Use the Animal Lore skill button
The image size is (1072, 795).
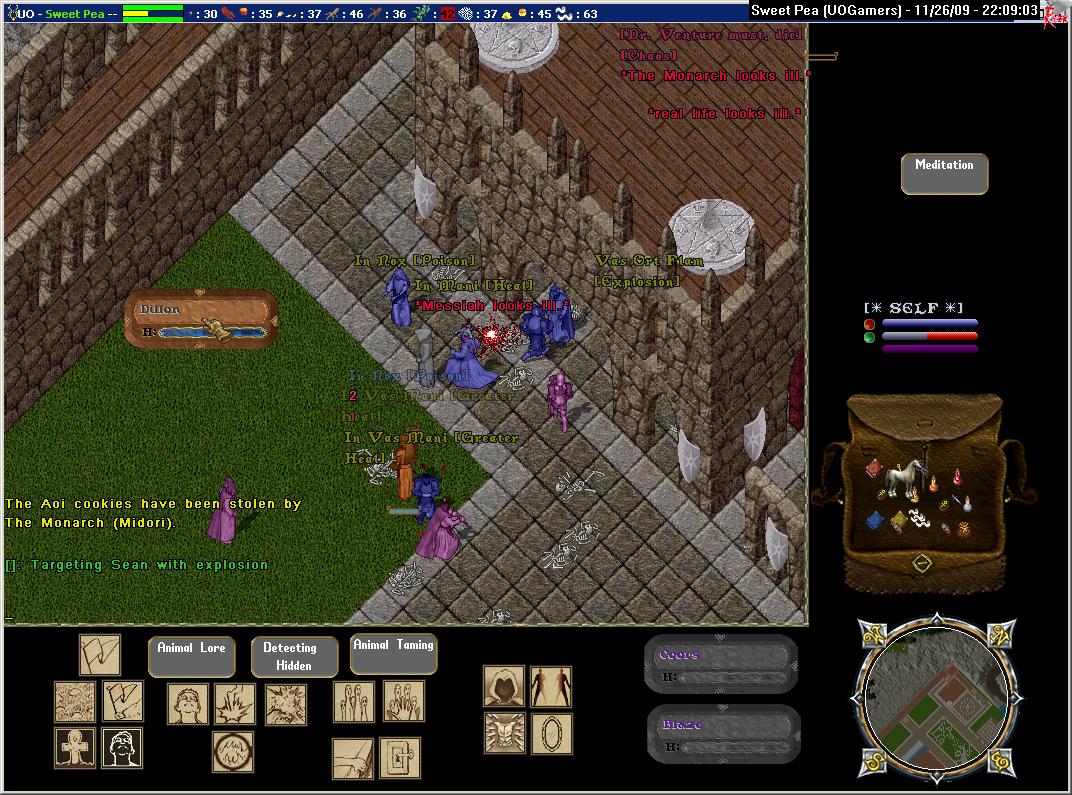(x=191, y=656)
